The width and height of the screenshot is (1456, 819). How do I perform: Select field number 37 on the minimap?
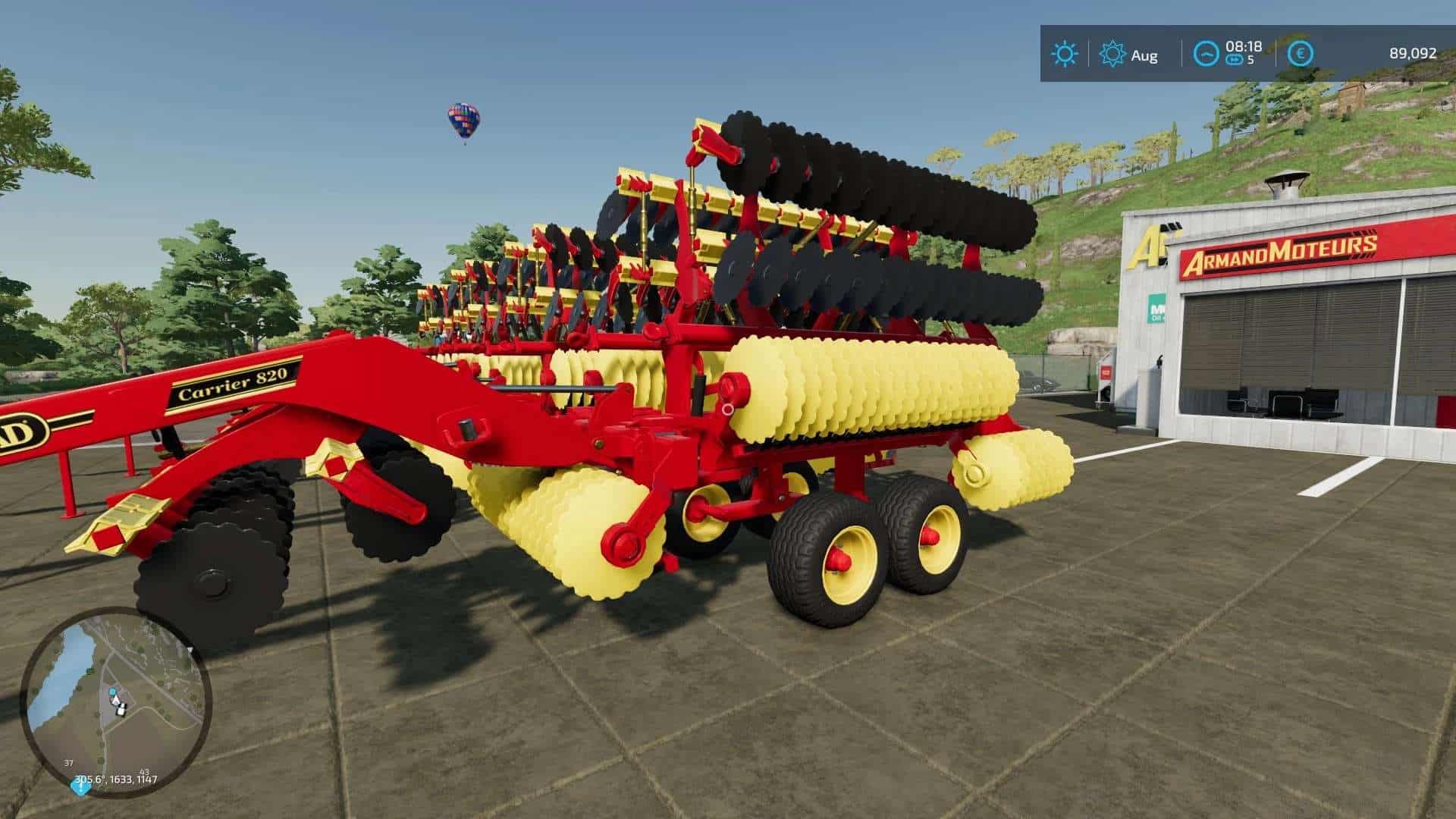click(68, 761)
